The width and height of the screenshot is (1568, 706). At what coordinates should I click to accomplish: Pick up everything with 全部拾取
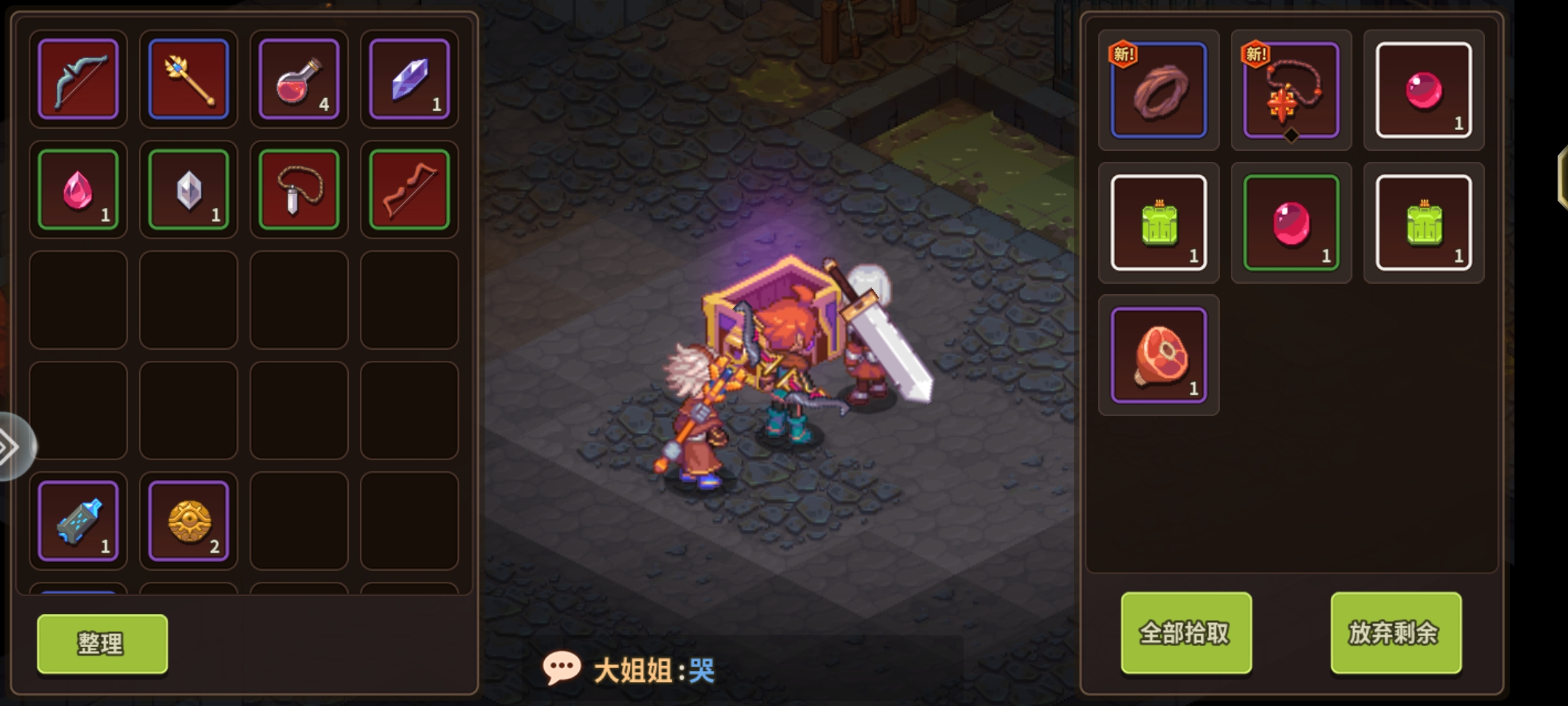(1186, 633)
